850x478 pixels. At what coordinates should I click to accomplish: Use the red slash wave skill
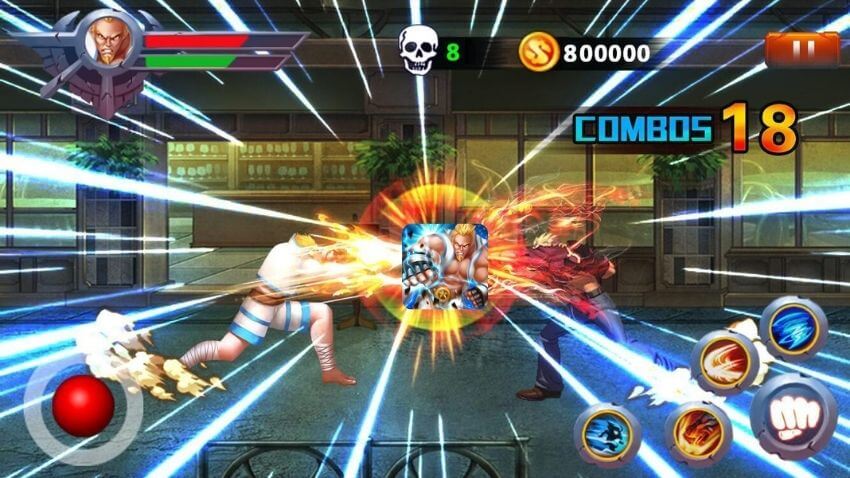[x=724, y=361]
